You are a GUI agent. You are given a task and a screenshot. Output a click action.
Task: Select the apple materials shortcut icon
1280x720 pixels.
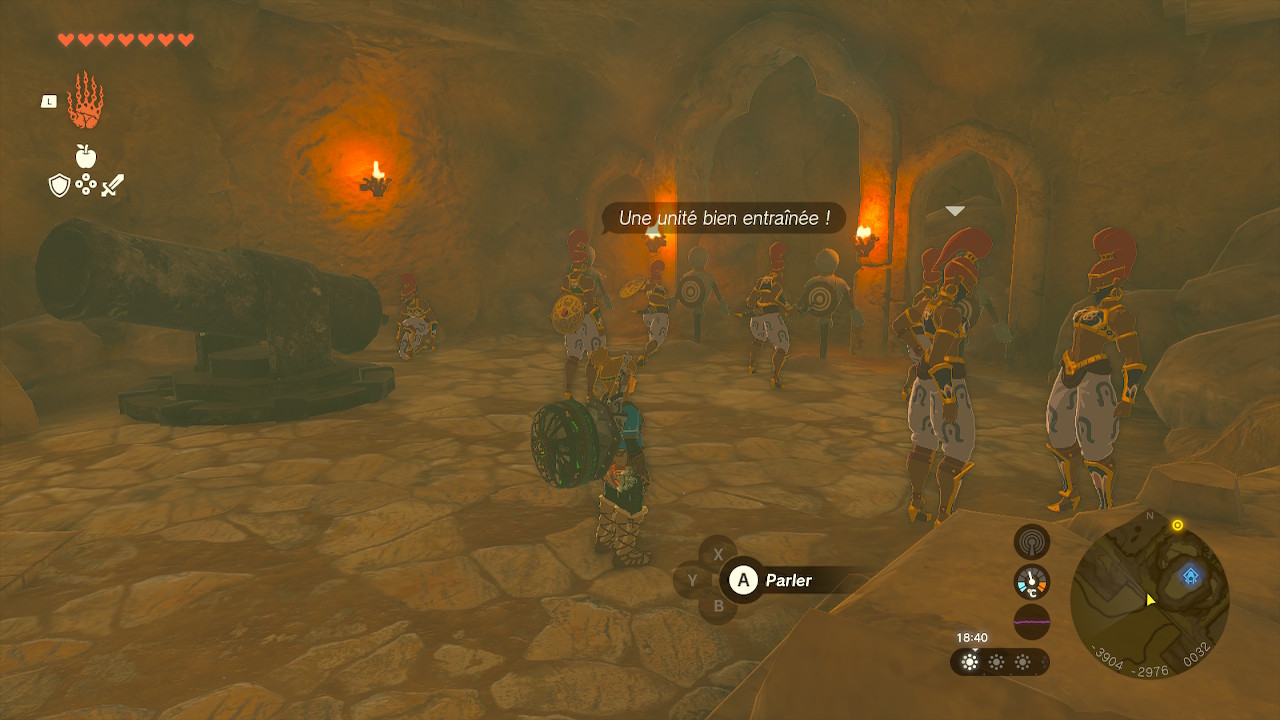coord(86,156)
